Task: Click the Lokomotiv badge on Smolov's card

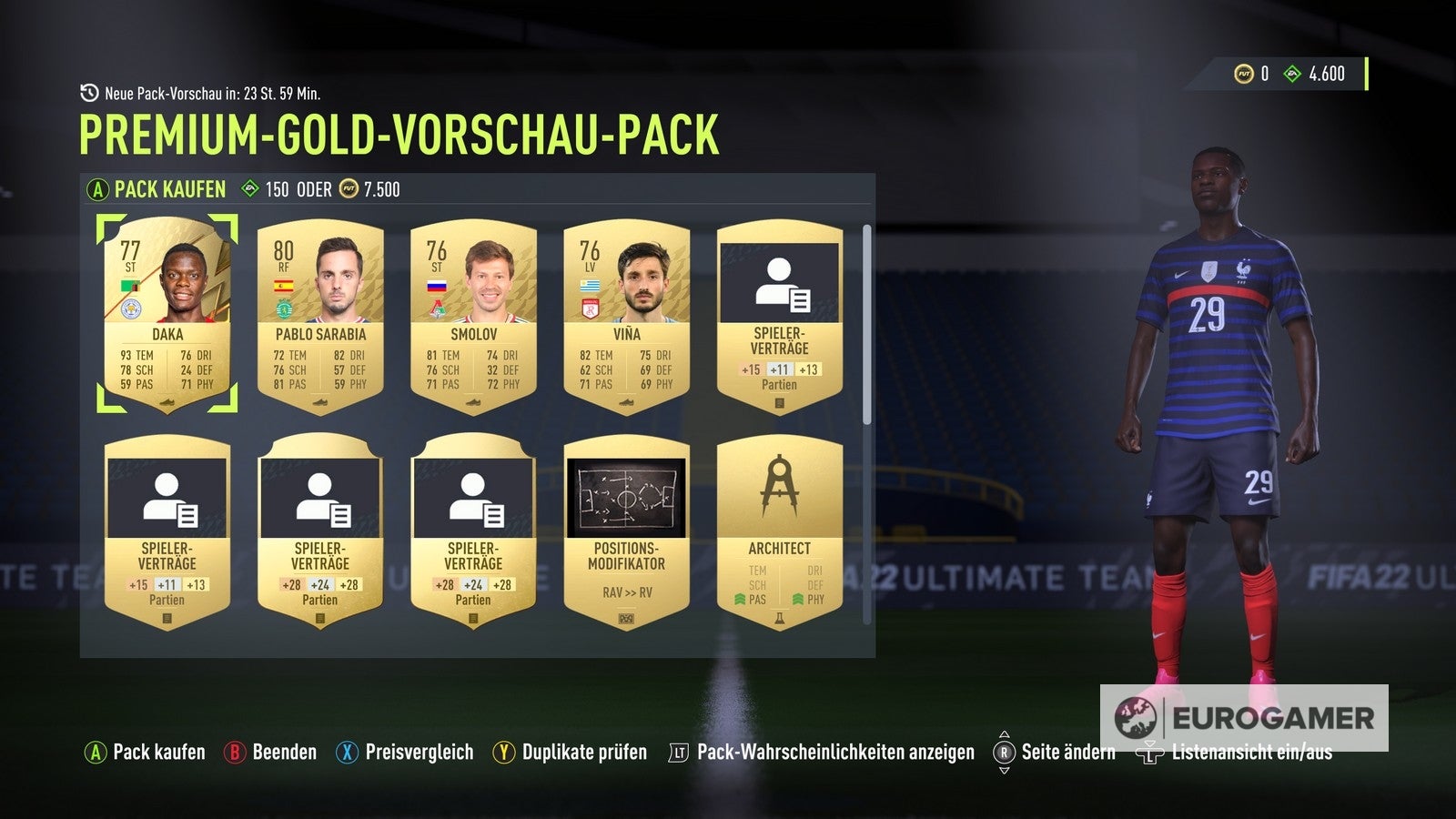Action: click(x=438, y=308)
